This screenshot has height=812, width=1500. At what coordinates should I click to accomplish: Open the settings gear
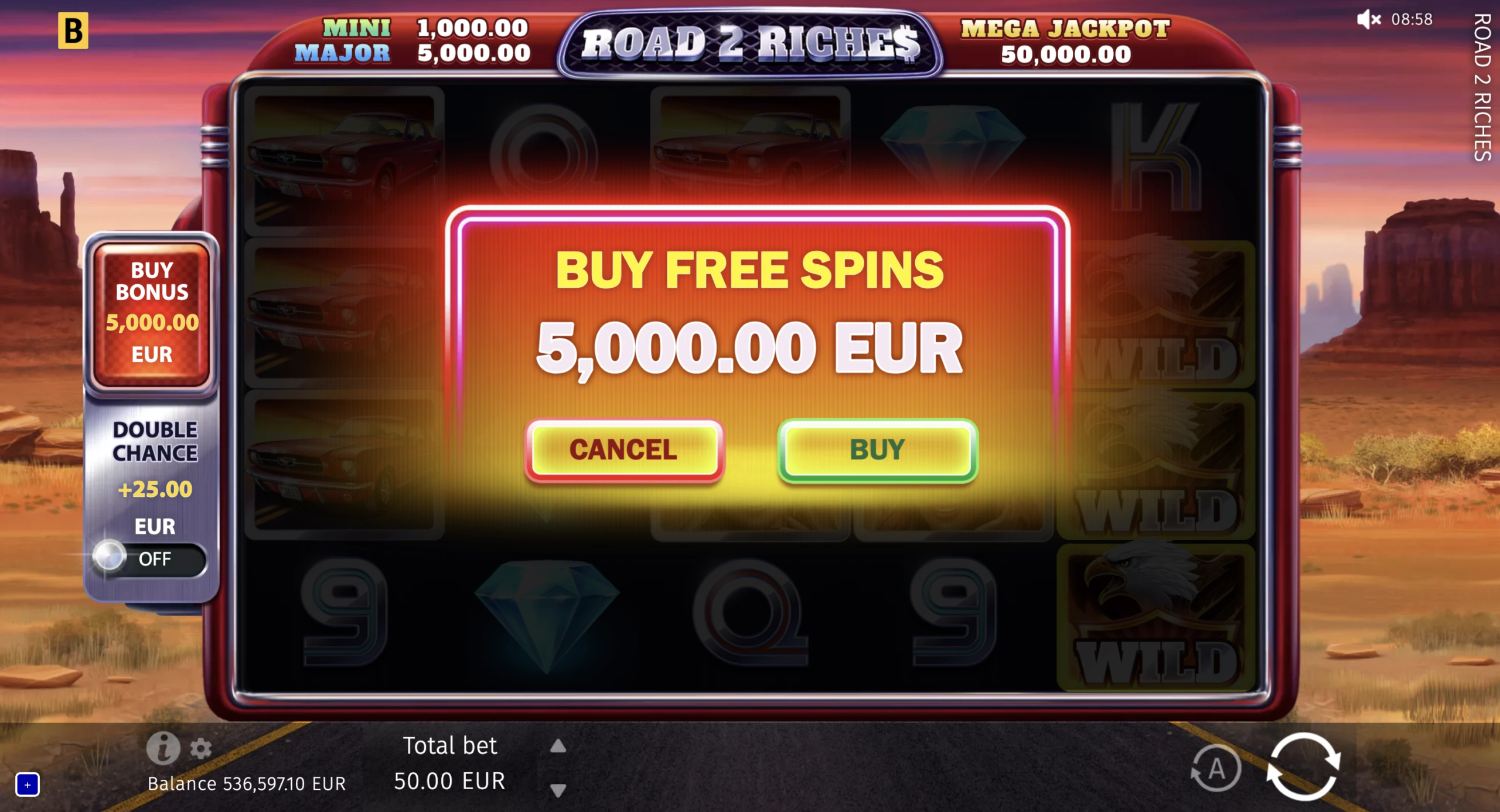(x=201, y=749)
